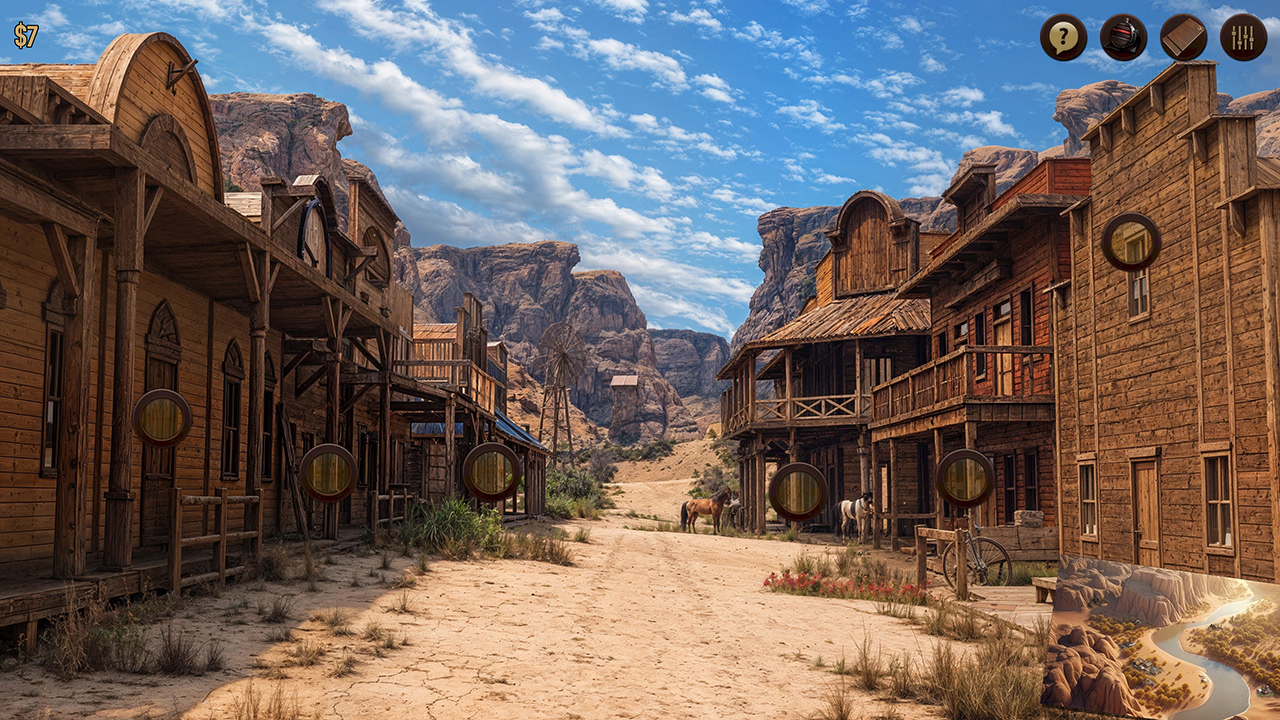
Task: Select the round marker above the bicycle
Action: pyautogui.click(x=965, y=478)
